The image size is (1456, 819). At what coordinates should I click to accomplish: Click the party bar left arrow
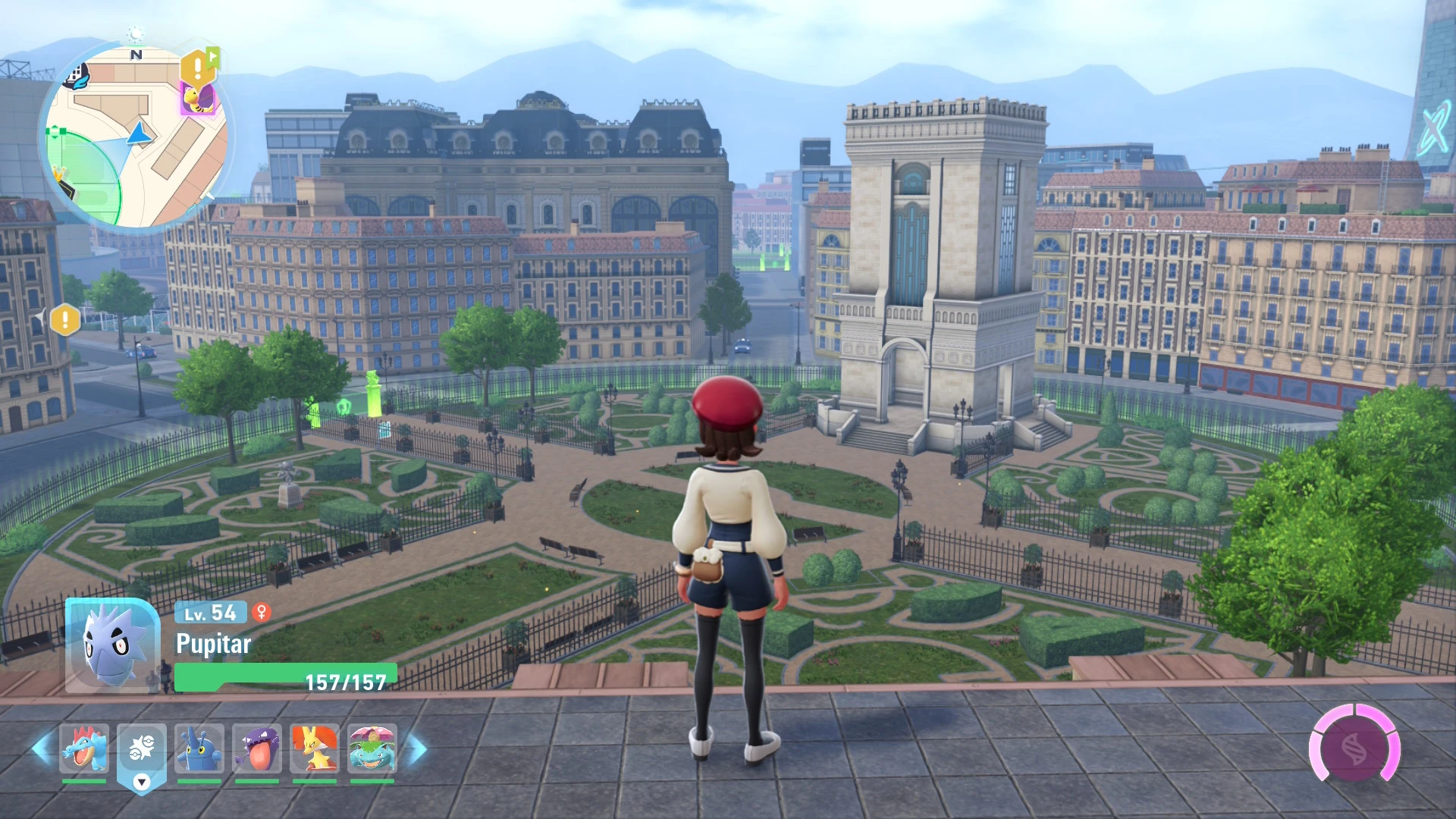click(x=41, y=748)
